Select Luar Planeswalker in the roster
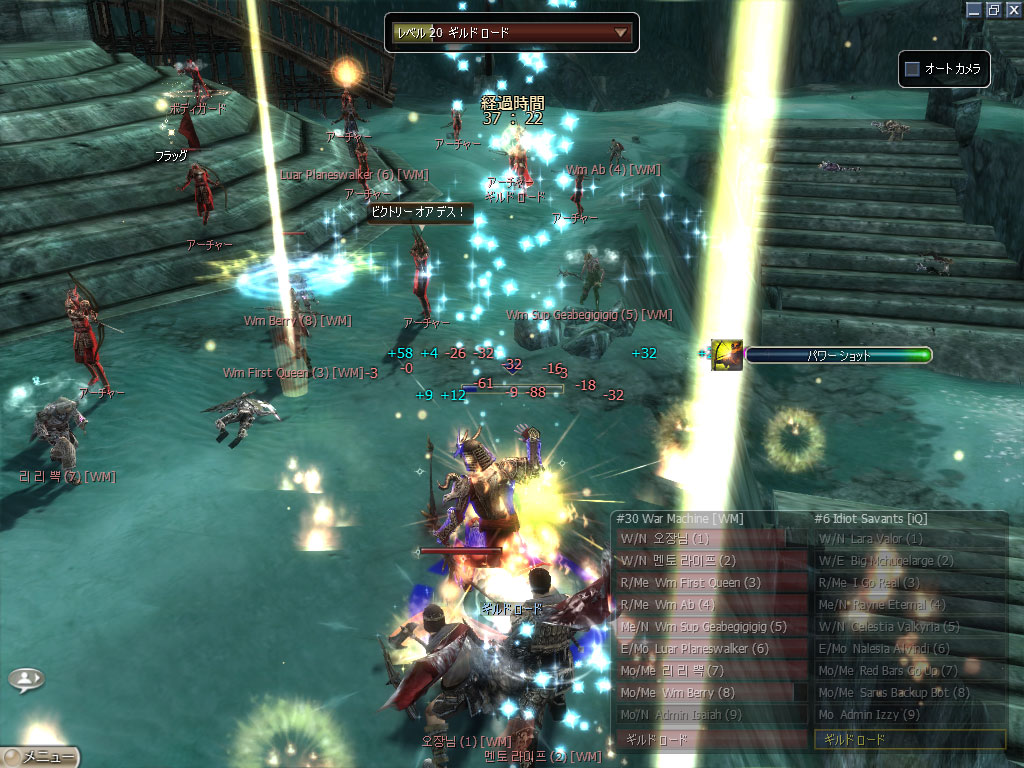This screenshot has height=768, width=1024. point(710,649)
